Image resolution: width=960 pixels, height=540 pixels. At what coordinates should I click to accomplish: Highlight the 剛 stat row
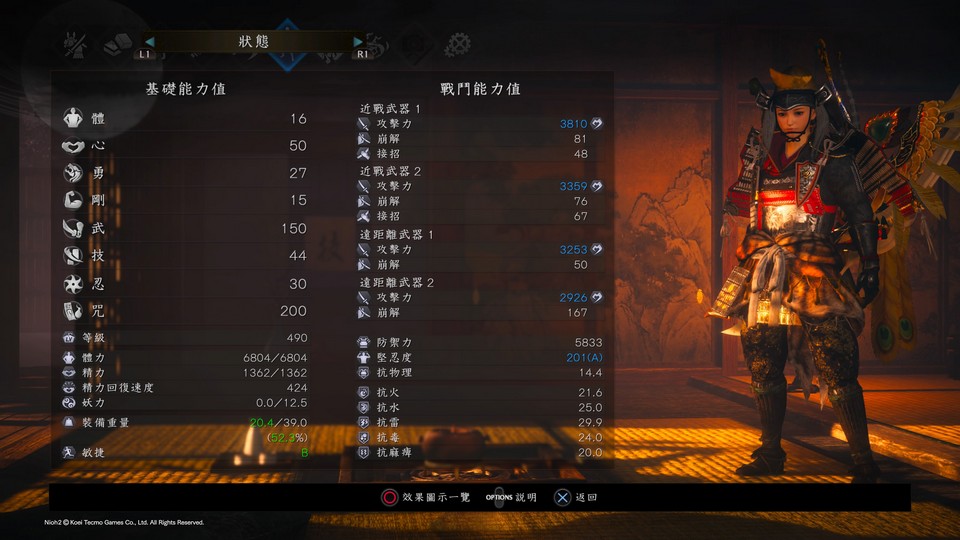click(186, 201)
